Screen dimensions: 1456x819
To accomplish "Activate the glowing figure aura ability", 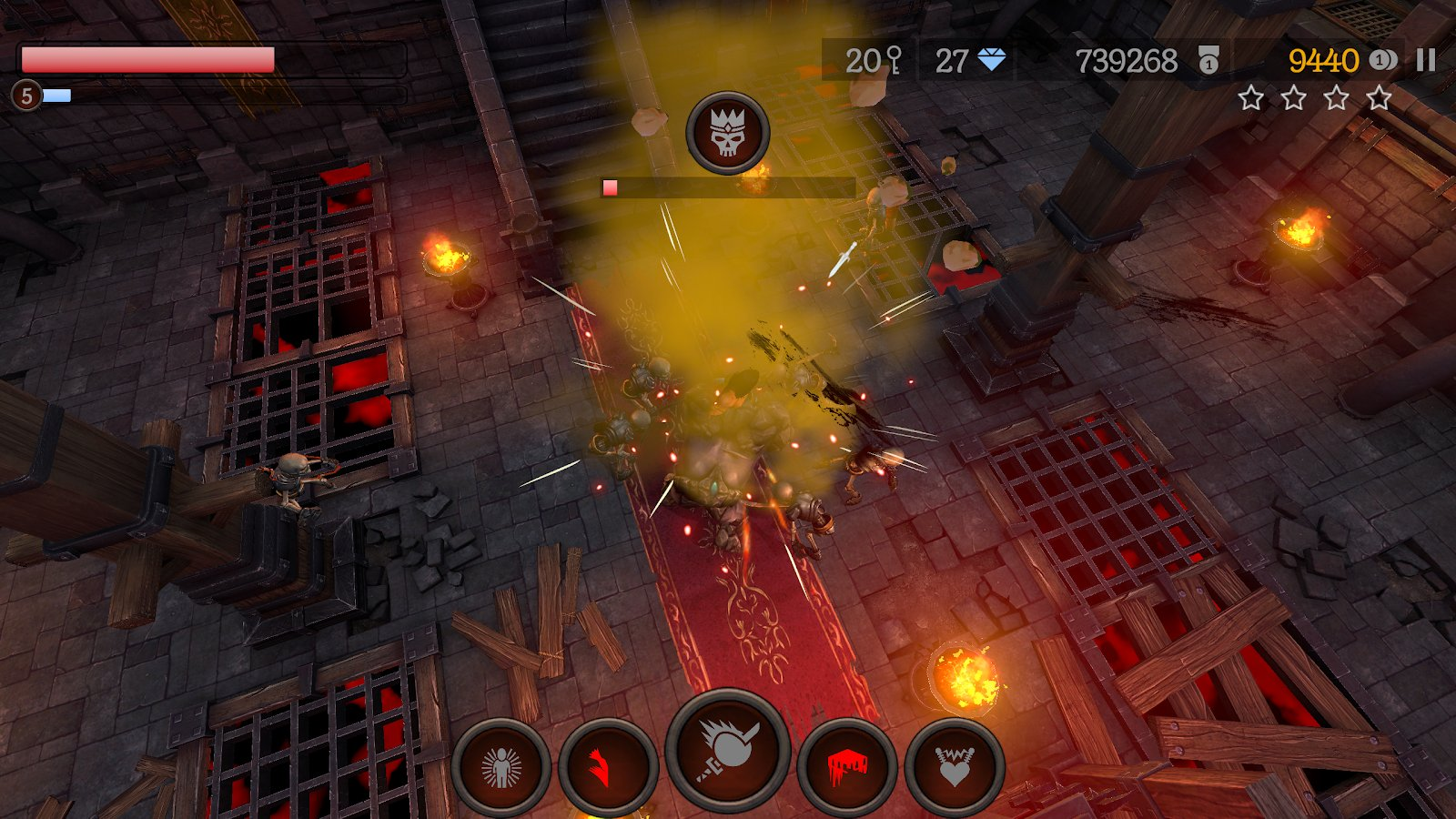I will point(501,767).
